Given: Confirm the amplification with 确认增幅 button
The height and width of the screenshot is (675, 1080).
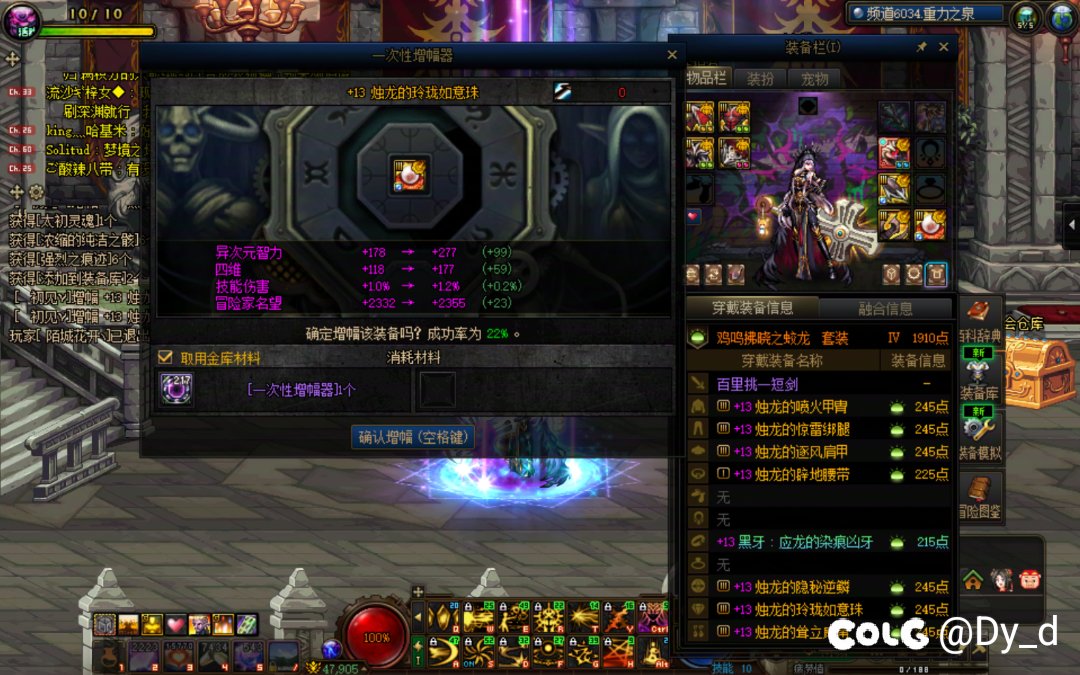Looking at the screenshot, I should point(413,437).
